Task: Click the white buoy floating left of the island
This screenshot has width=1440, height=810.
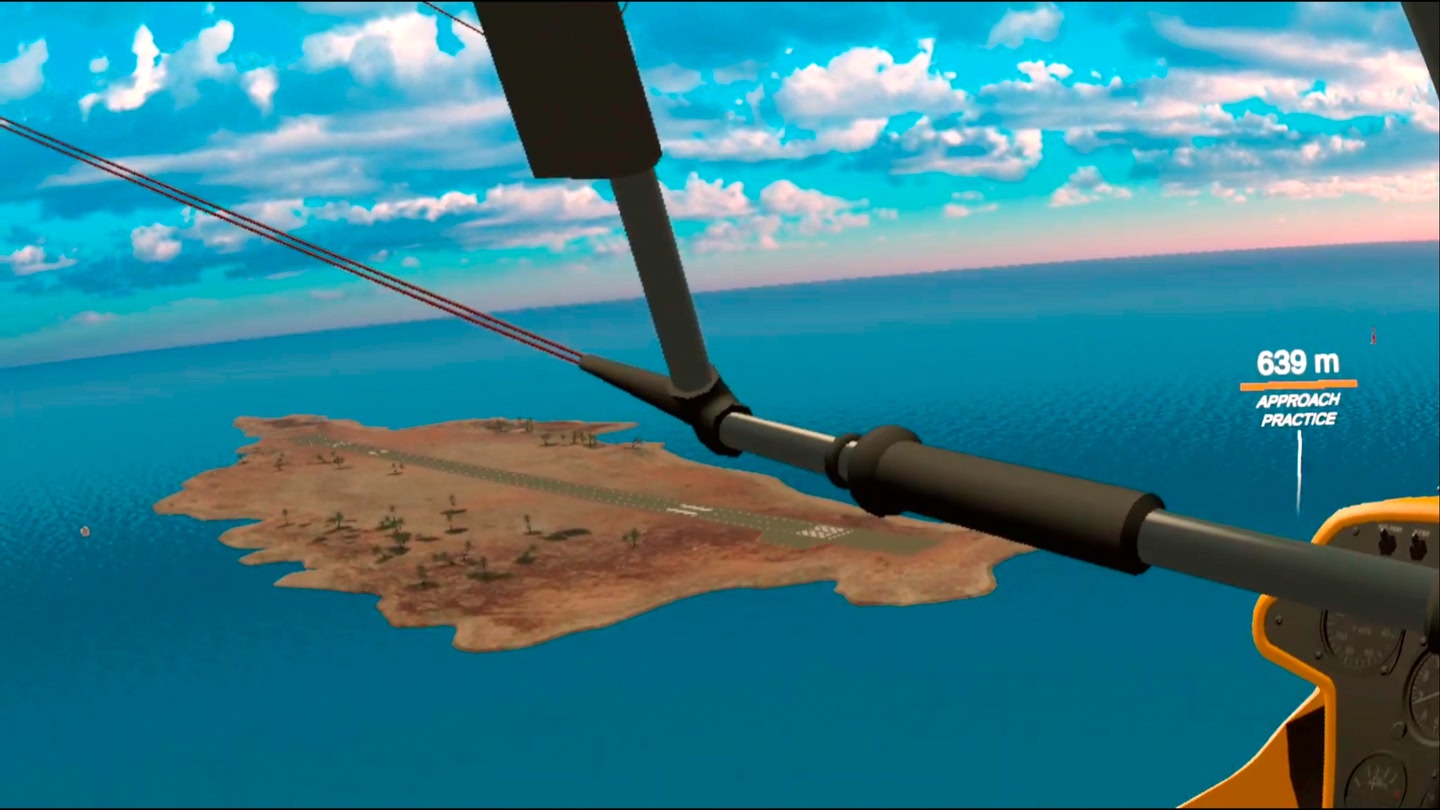Action: tap(85, 533)
